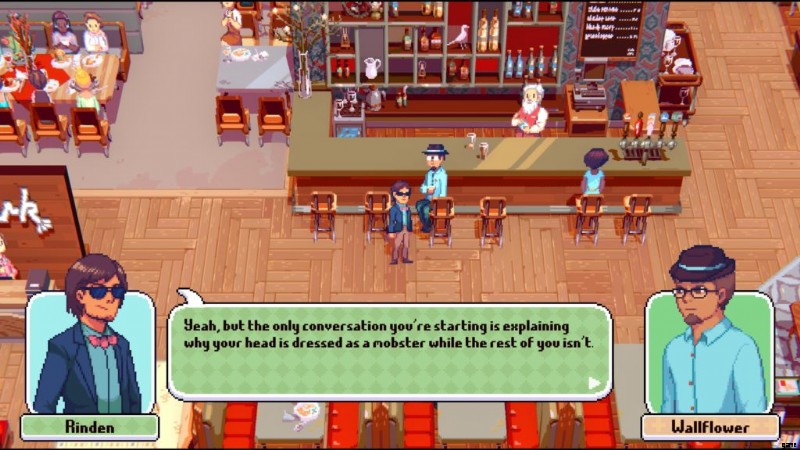Click the dialogue continue arrow
This screenshot has width=800, height=450.
594,382
